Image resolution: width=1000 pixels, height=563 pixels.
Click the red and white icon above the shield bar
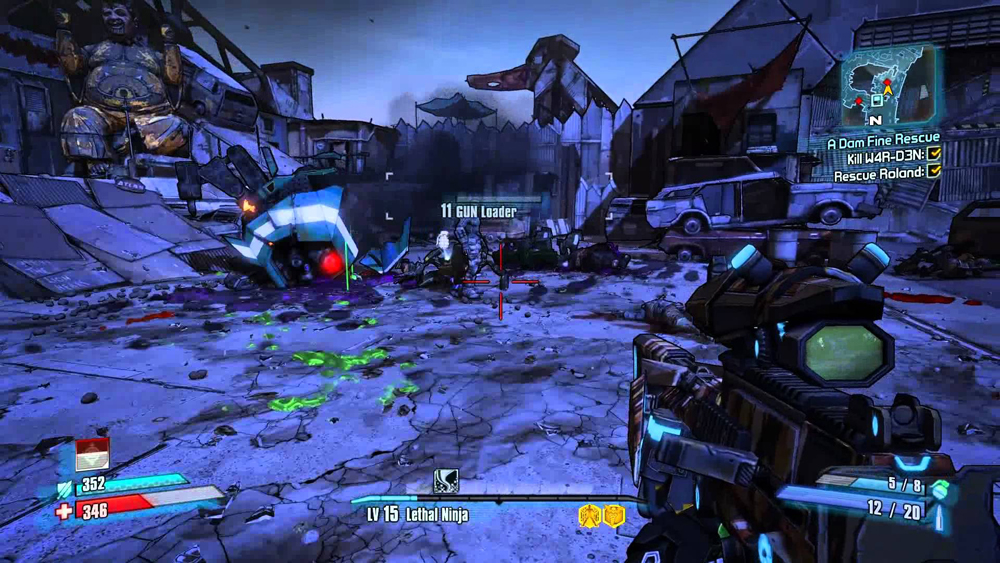92,454
